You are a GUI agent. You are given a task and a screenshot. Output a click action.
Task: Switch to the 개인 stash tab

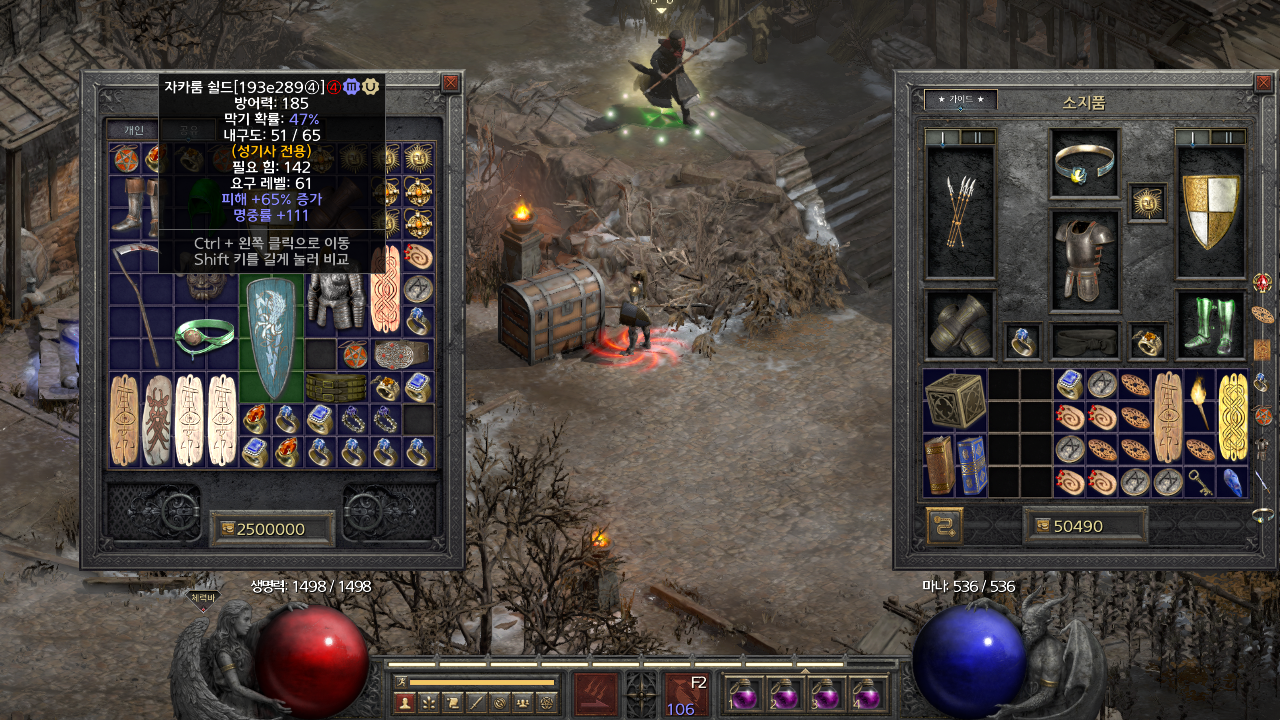pyautogui.click(x=134, y=129)
